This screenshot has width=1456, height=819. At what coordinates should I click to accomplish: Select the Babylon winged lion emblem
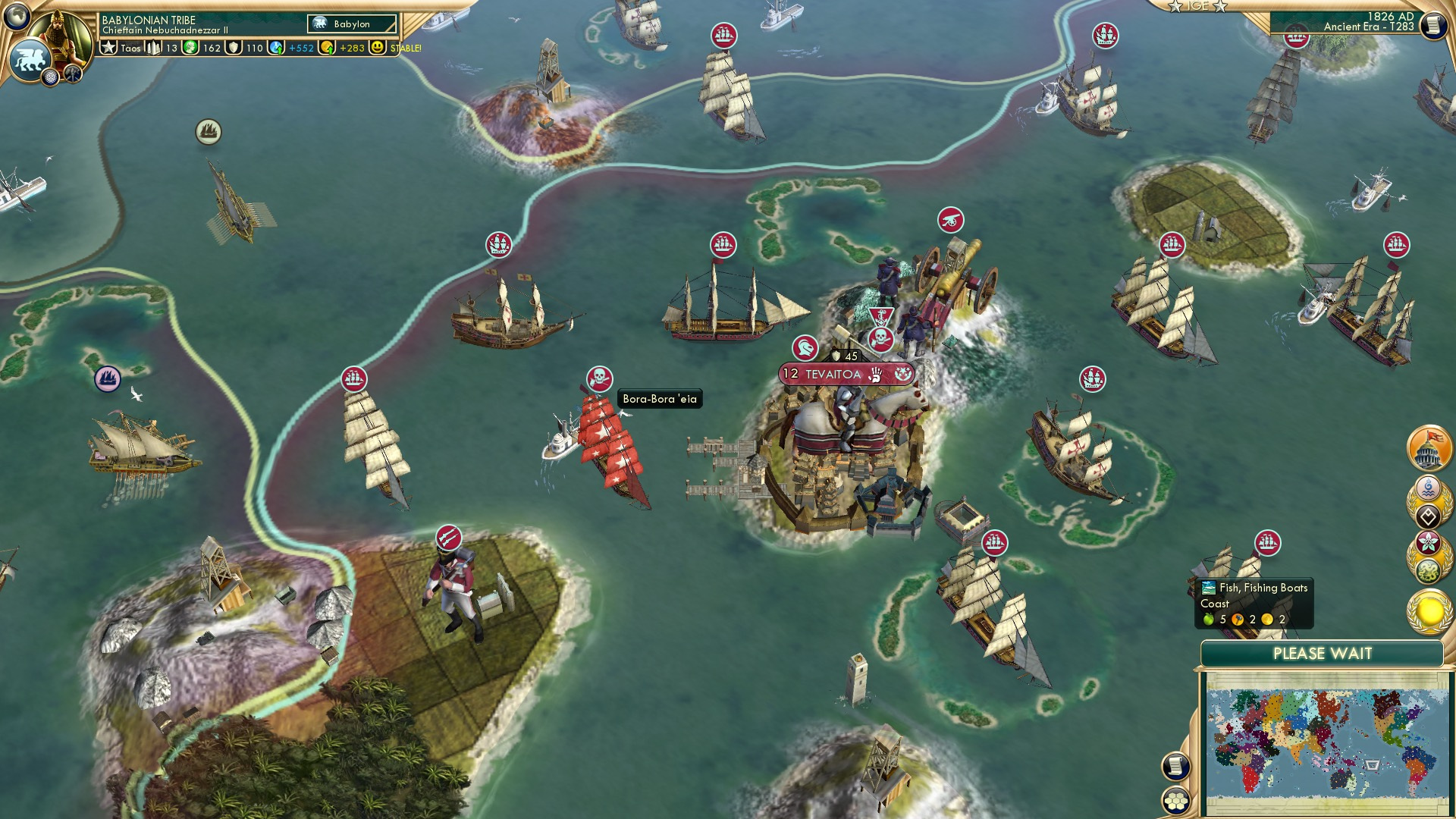click(30, 60)
